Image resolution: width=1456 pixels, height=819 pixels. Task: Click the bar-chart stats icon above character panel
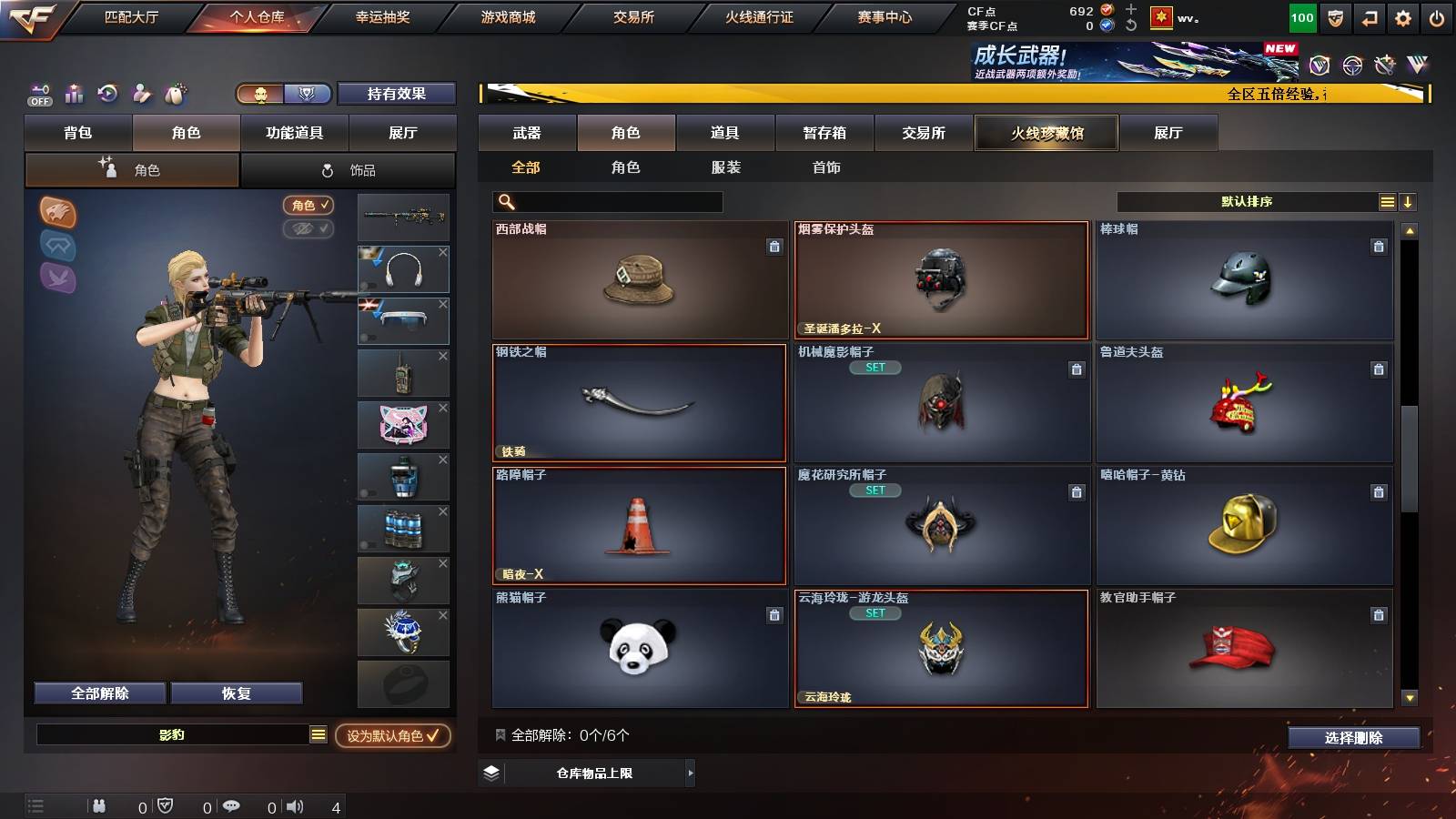tap(75, 93)
